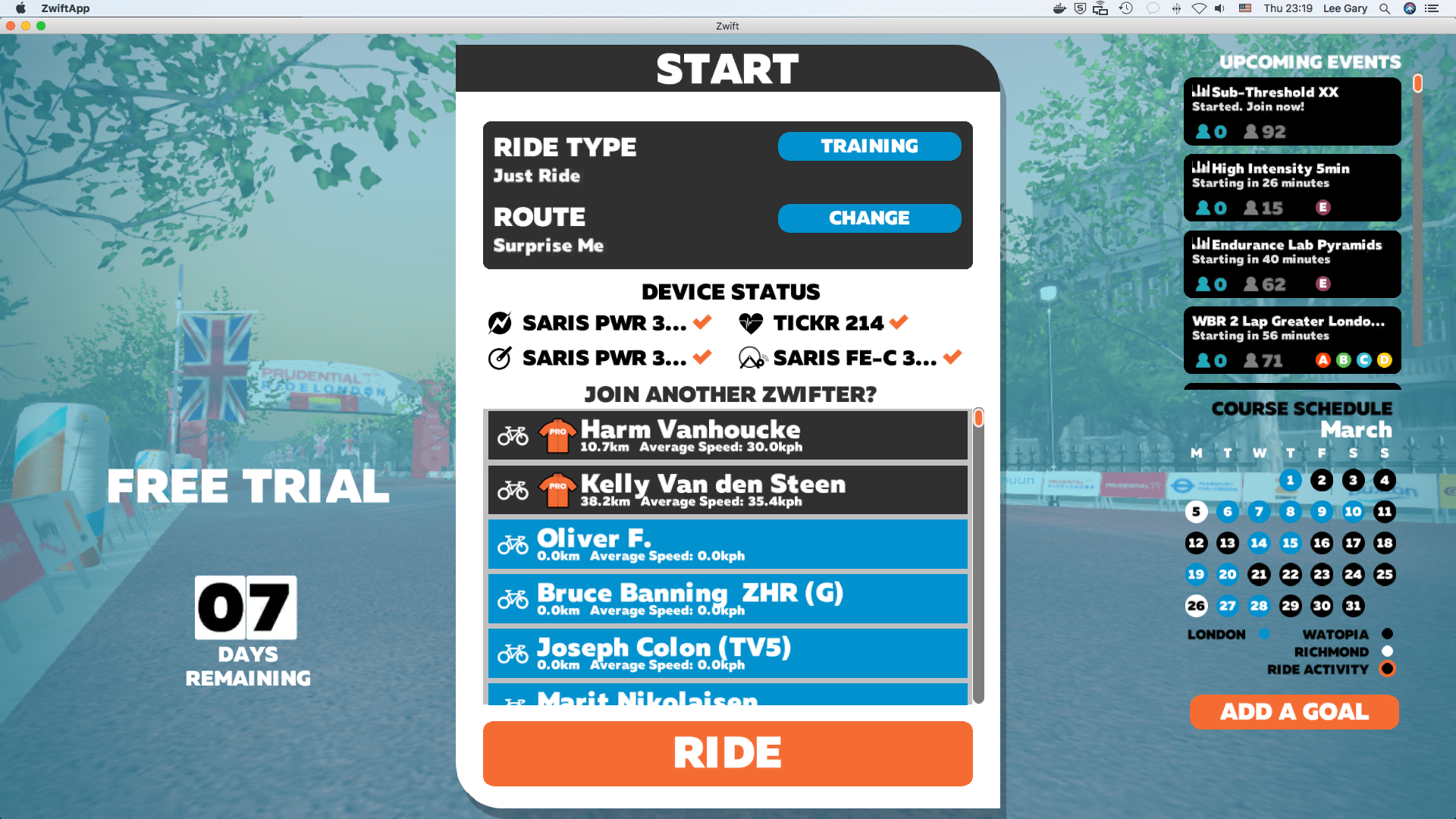The width and height of the screenshot is (1456, 819).
Task: Open route selection via CHANGE
Action: click(869, 218)
